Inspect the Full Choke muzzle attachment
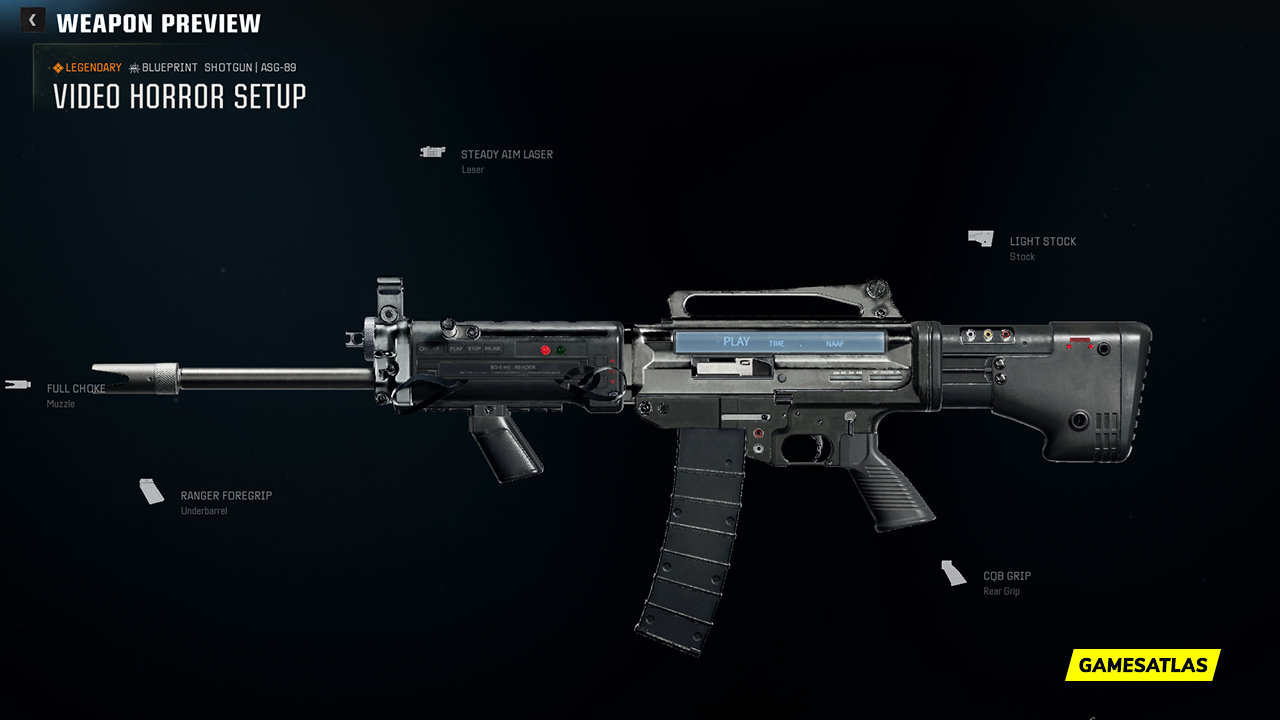 75,389
